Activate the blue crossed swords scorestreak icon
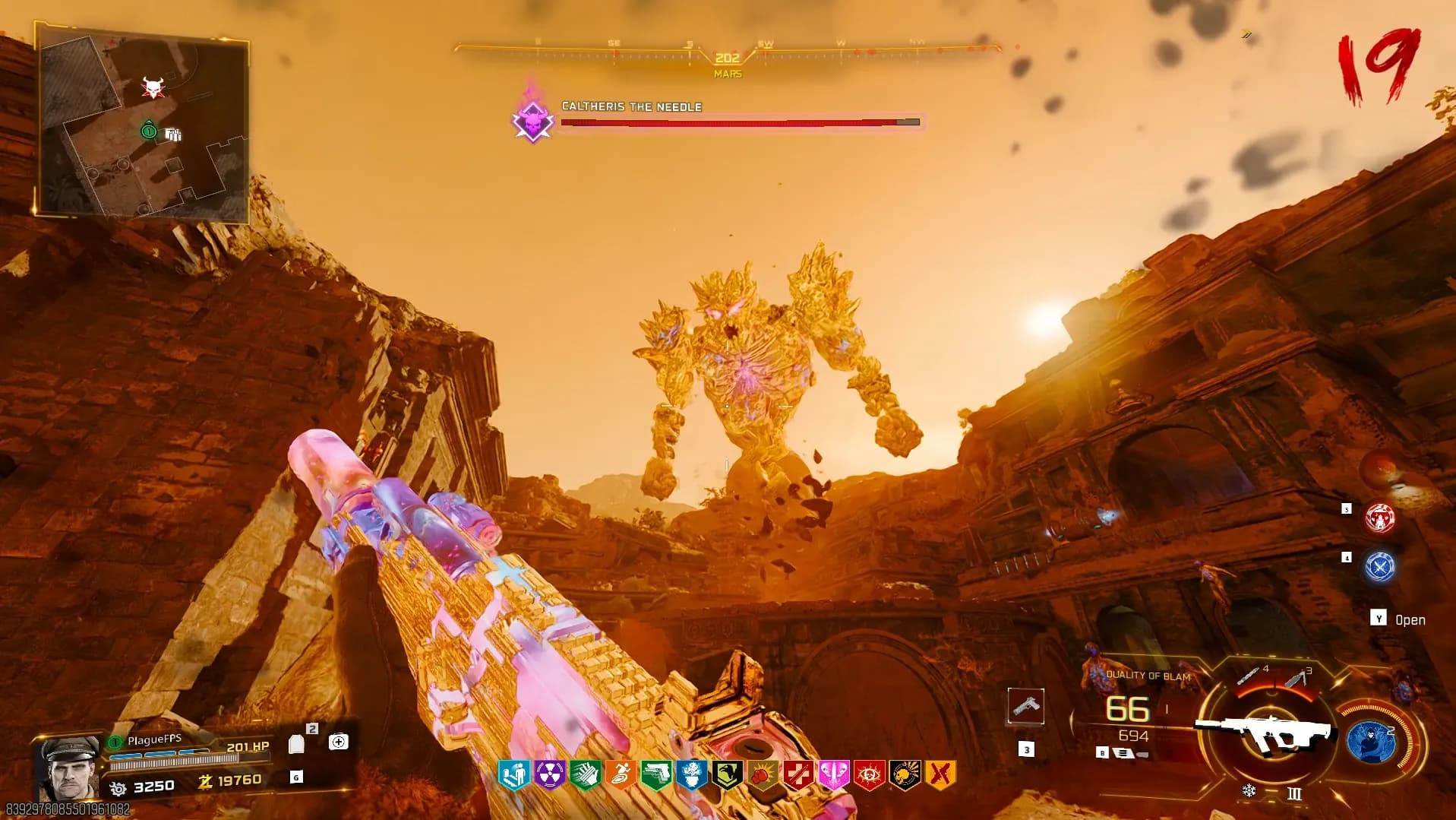 tap(1379, 567)
